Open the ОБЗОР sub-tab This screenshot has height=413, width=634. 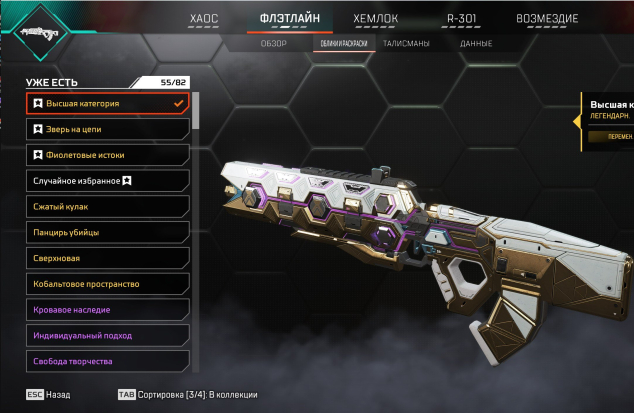click(273, 44)
